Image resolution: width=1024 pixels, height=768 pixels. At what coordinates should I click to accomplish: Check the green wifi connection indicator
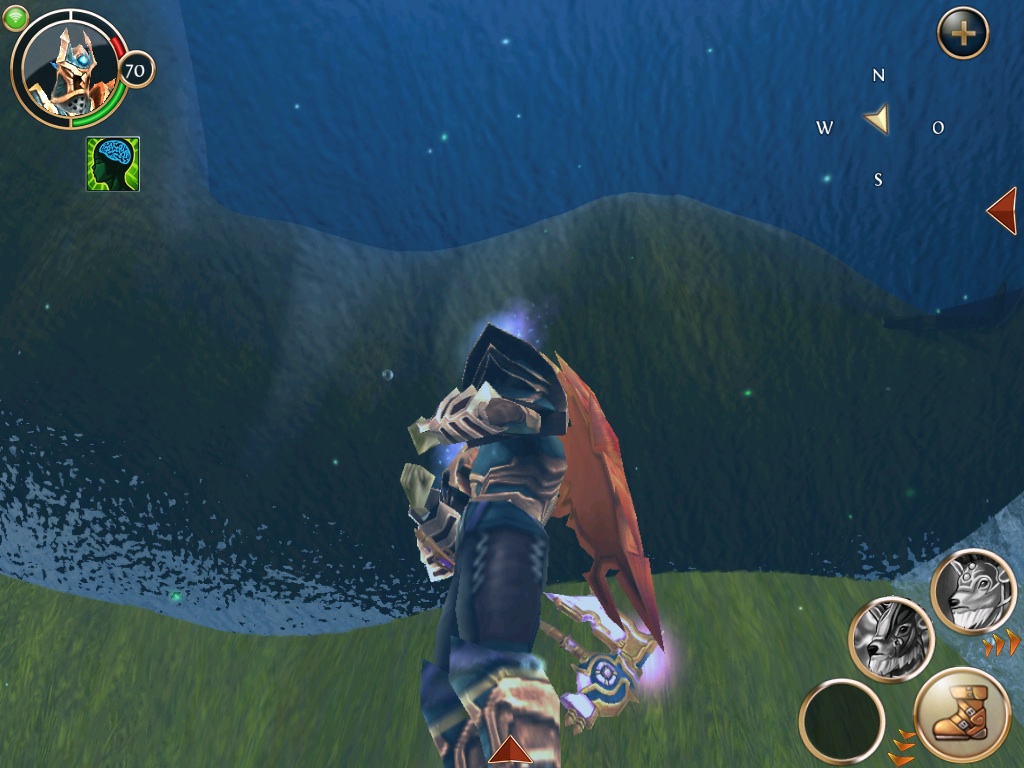click(x=15, y=18)
